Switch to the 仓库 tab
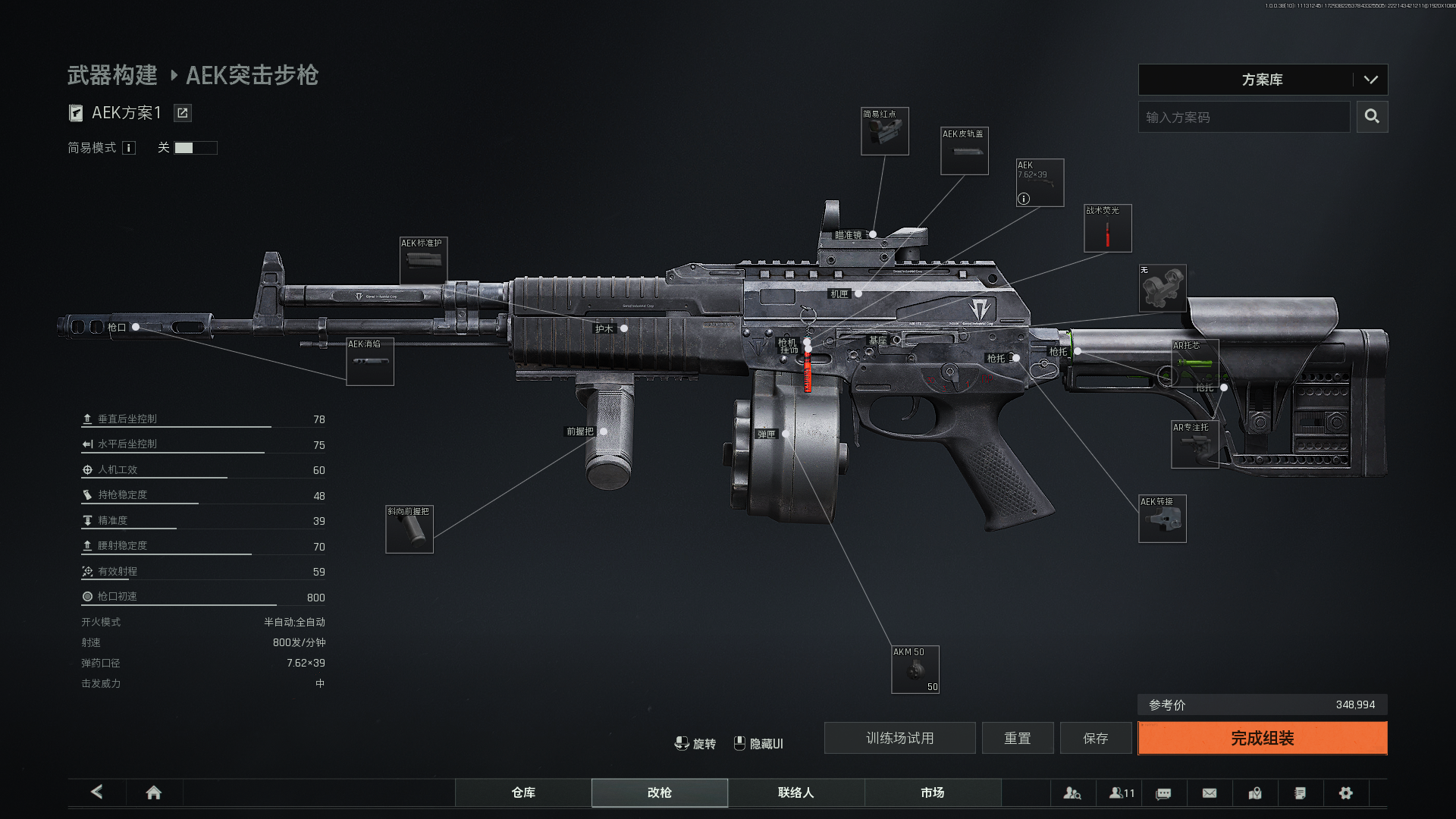The image size is (1456, 819). 523,792
